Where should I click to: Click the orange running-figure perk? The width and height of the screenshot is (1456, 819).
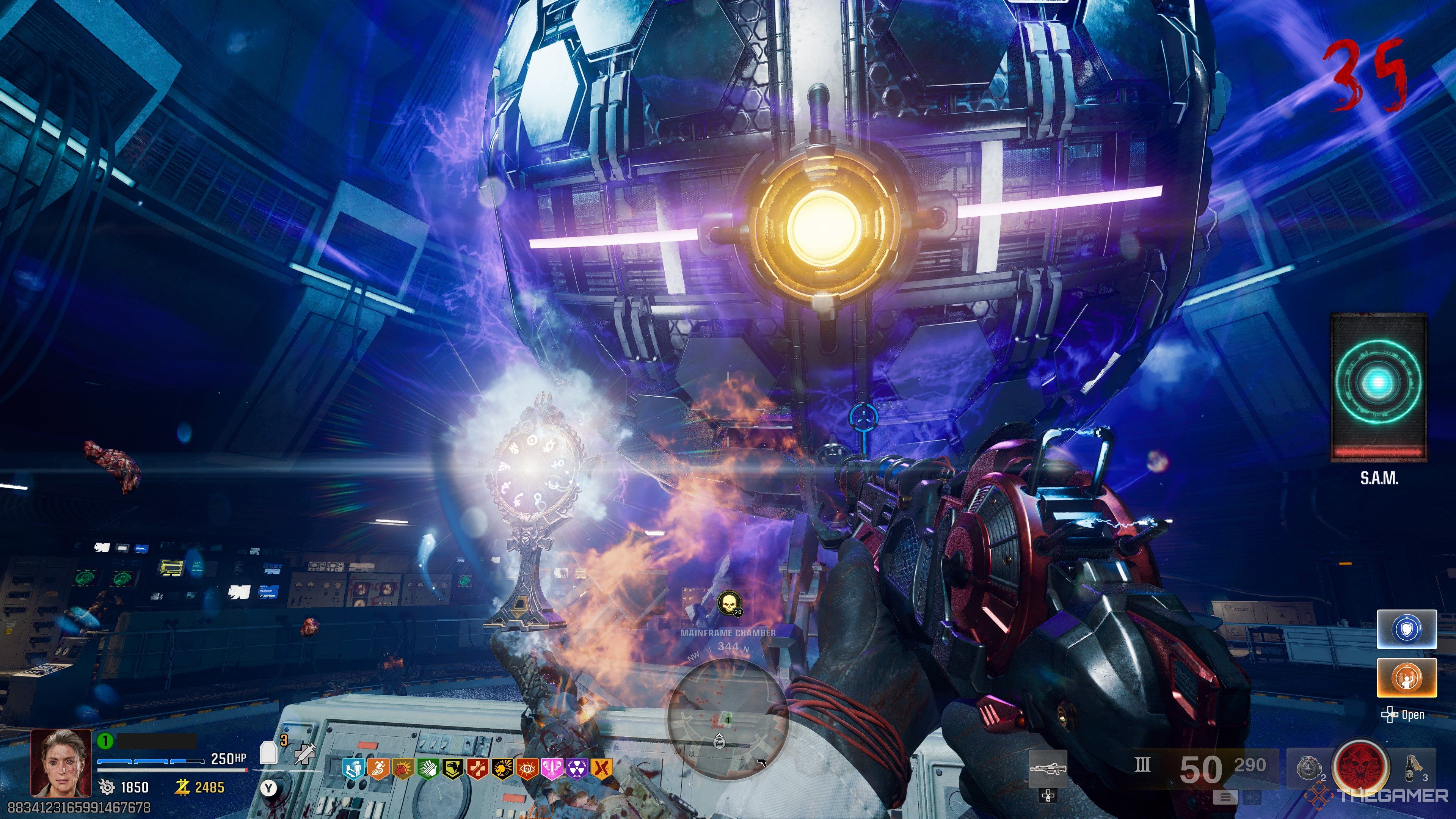(x=378, y=769)
